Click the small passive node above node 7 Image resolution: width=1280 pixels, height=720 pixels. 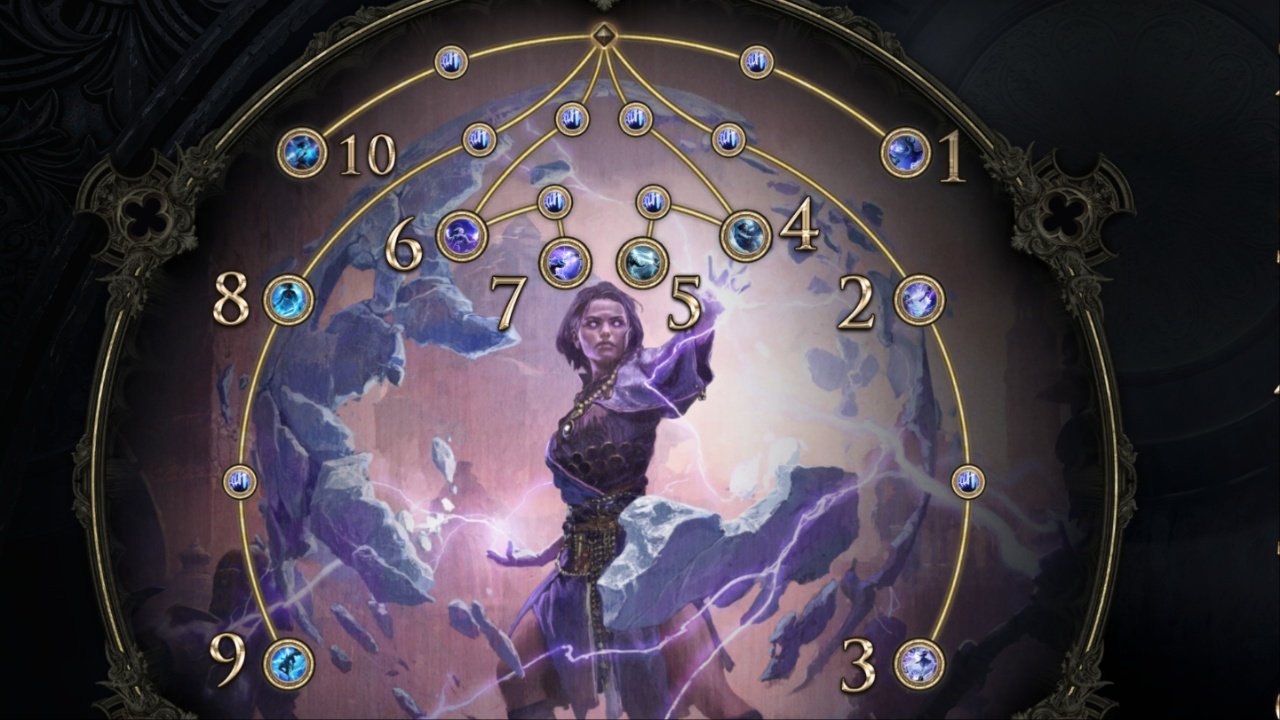pos(556,200)
